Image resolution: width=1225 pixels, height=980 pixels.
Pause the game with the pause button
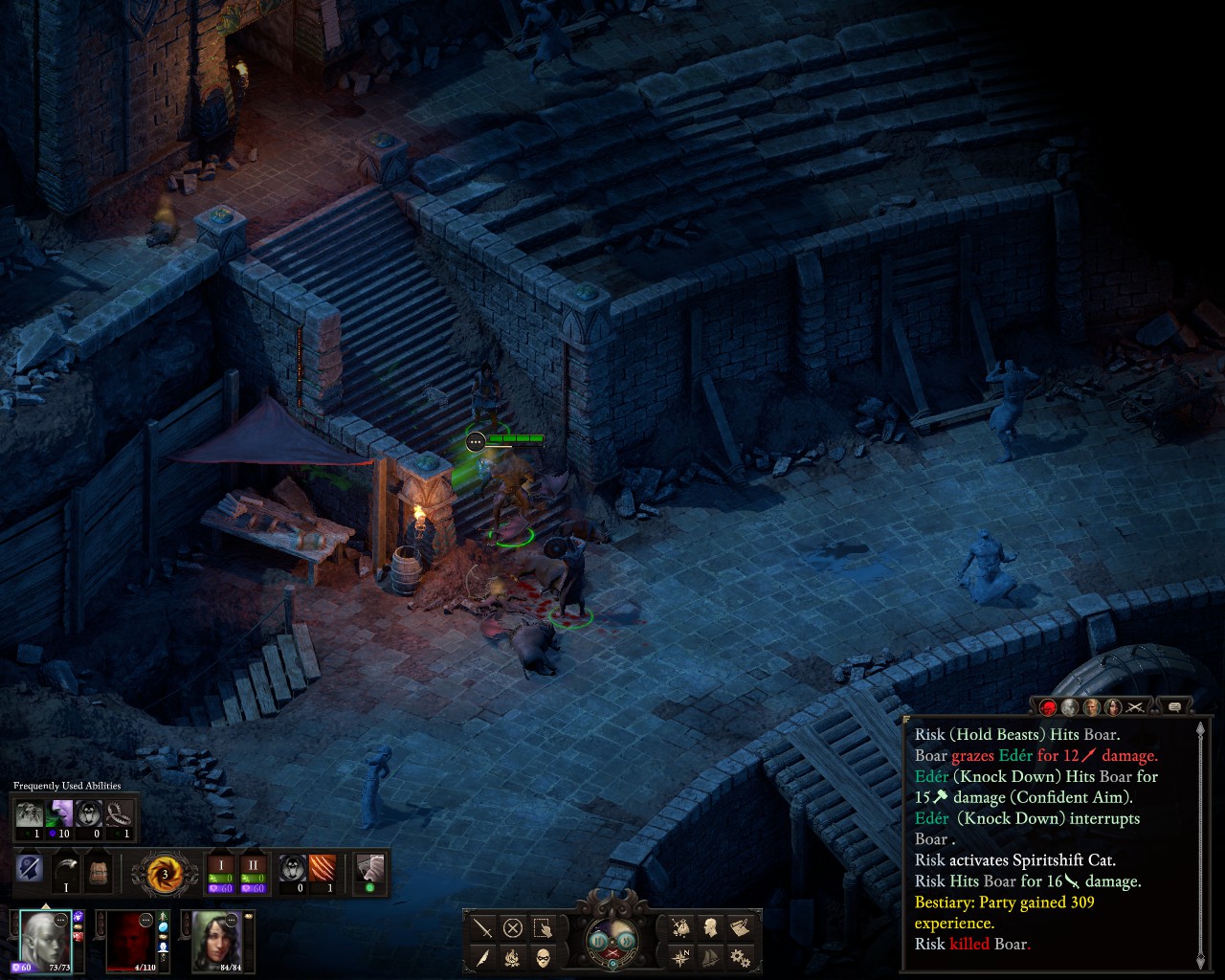point(599,940)
